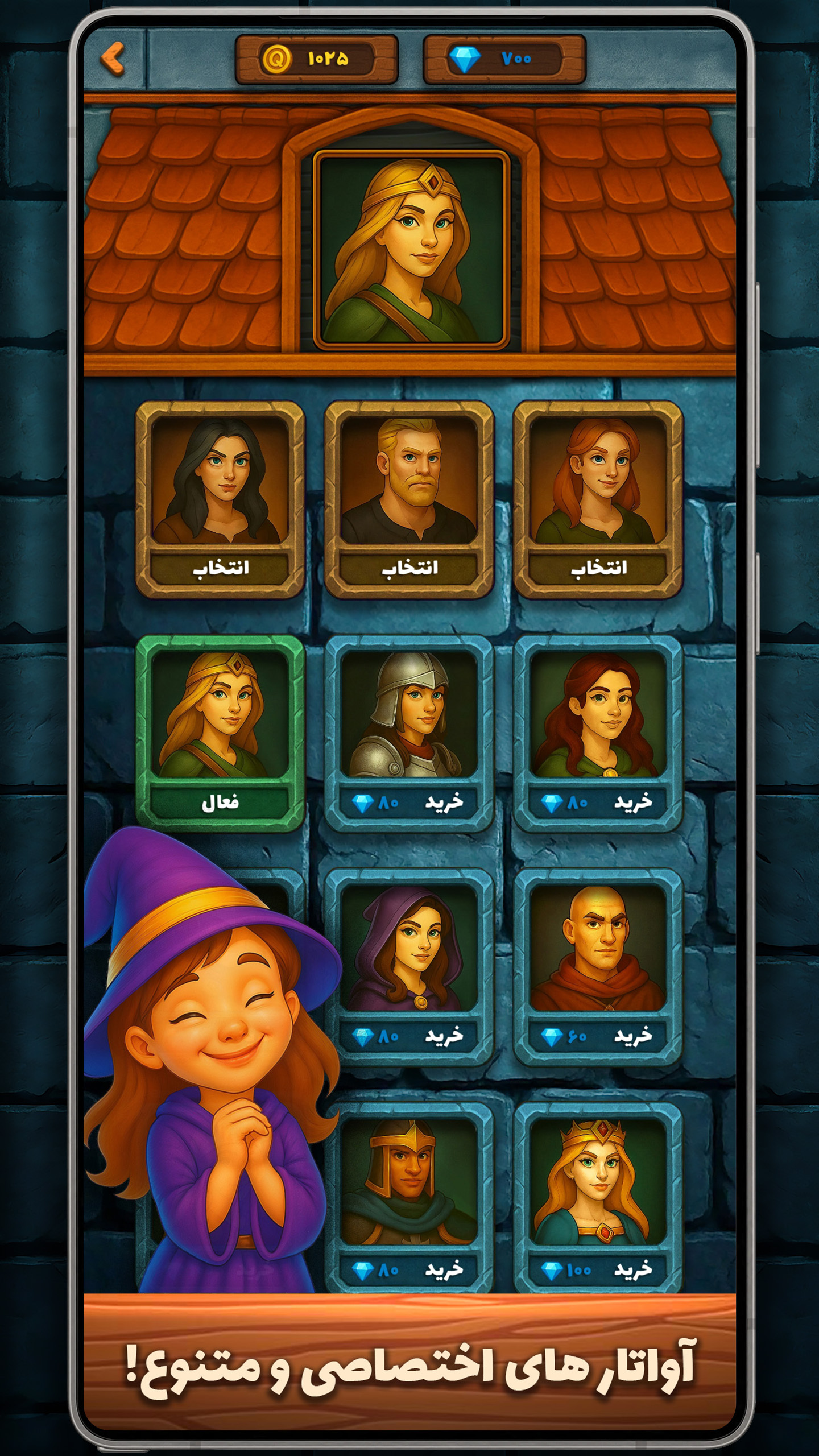The height and width of the screenshot is (1456, 819).
Task: Select the black-haired woman avatar
Action: click(x=220, y=567)
